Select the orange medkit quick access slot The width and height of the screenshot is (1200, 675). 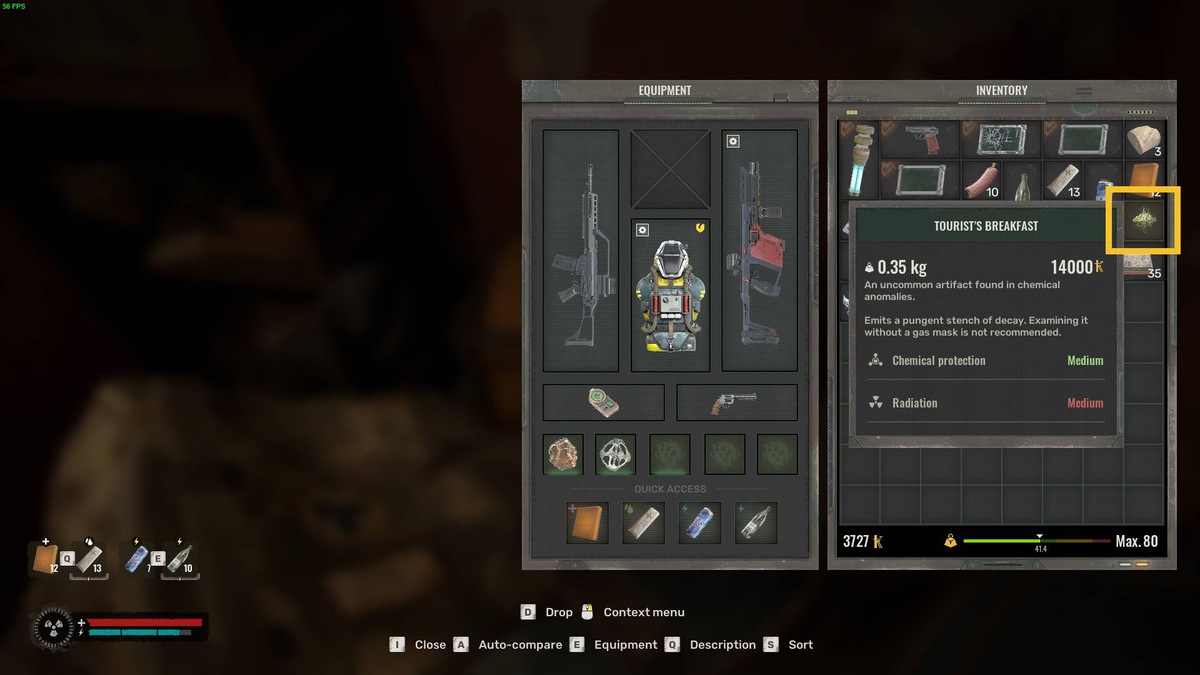point(587,523)
